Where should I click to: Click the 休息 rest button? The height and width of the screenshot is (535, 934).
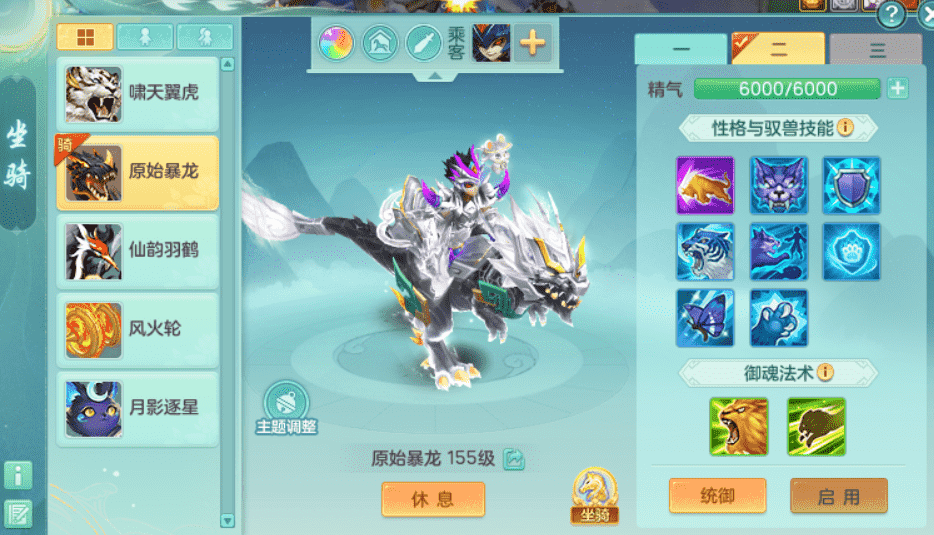433,499
